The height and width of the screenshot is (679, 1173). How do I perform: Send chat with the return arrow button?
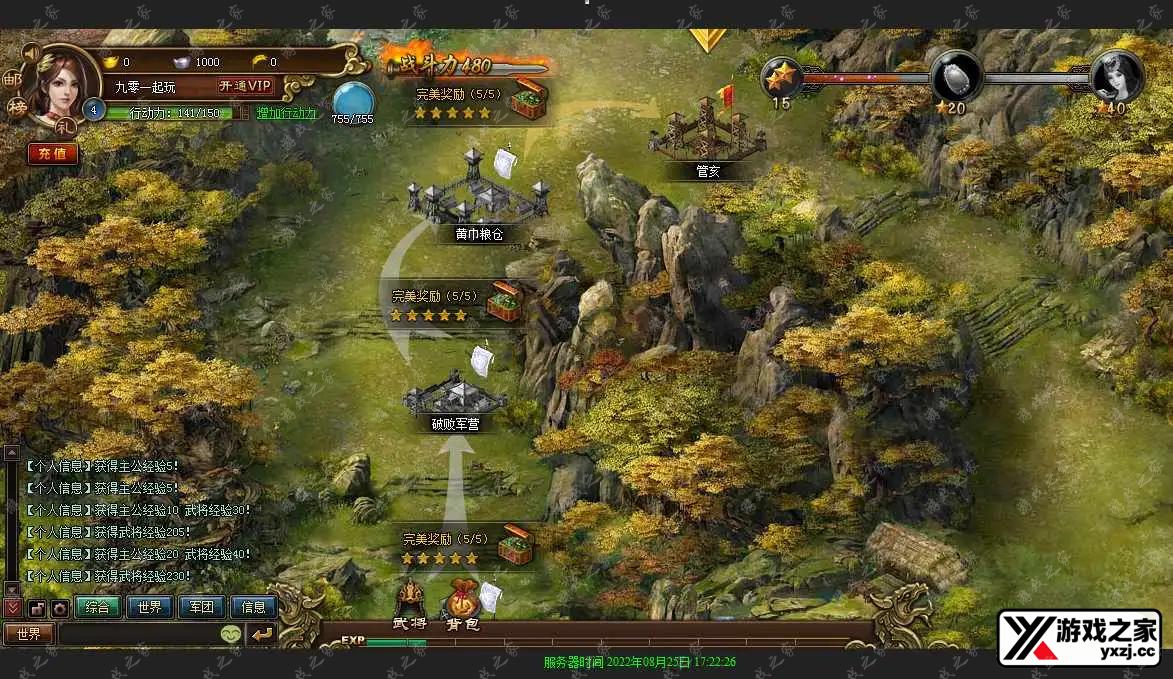pyautogui.click(x=262, y=633)
